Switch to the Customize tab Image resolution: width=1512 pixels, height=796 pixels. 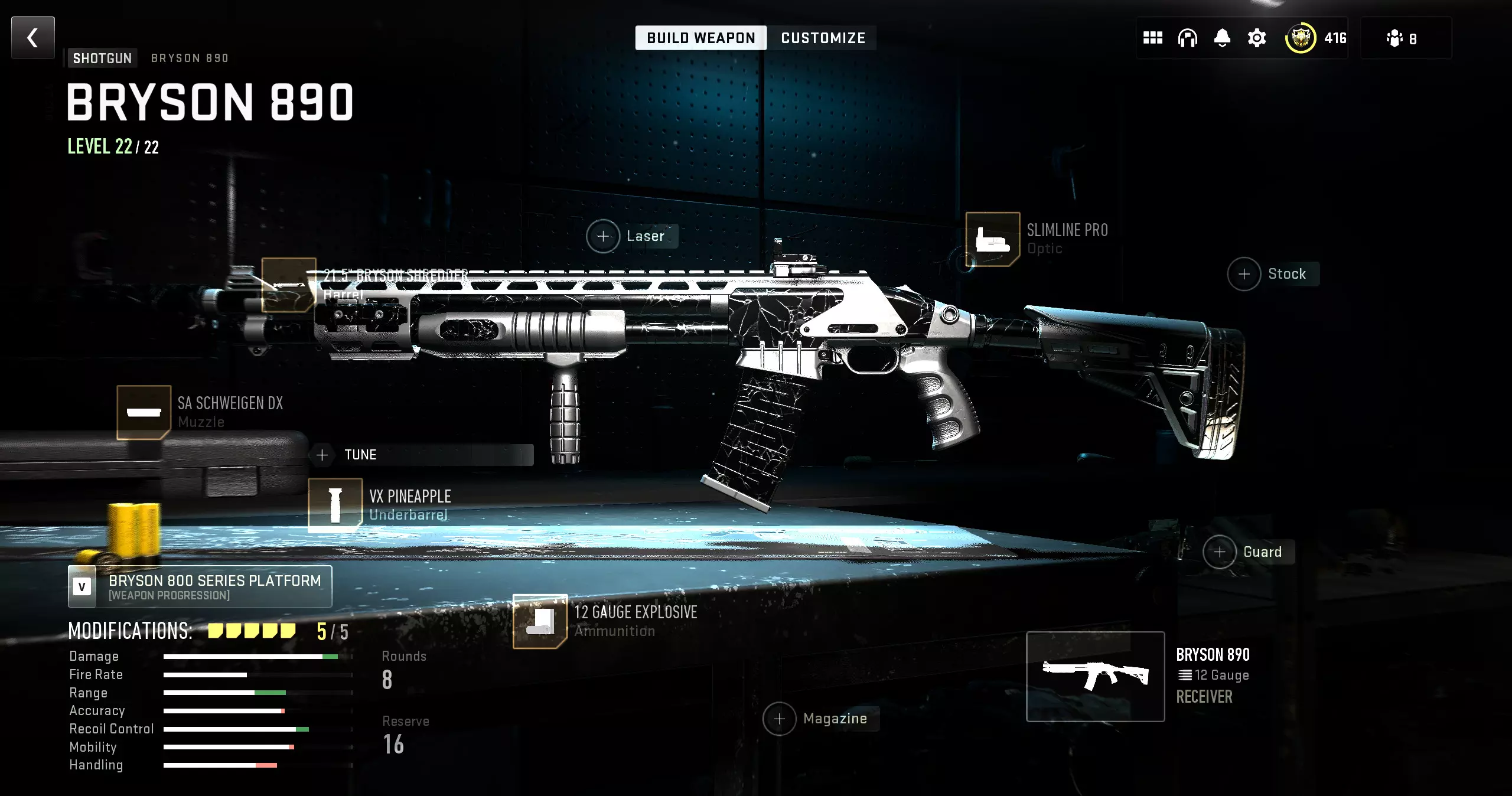pos(823,38)
